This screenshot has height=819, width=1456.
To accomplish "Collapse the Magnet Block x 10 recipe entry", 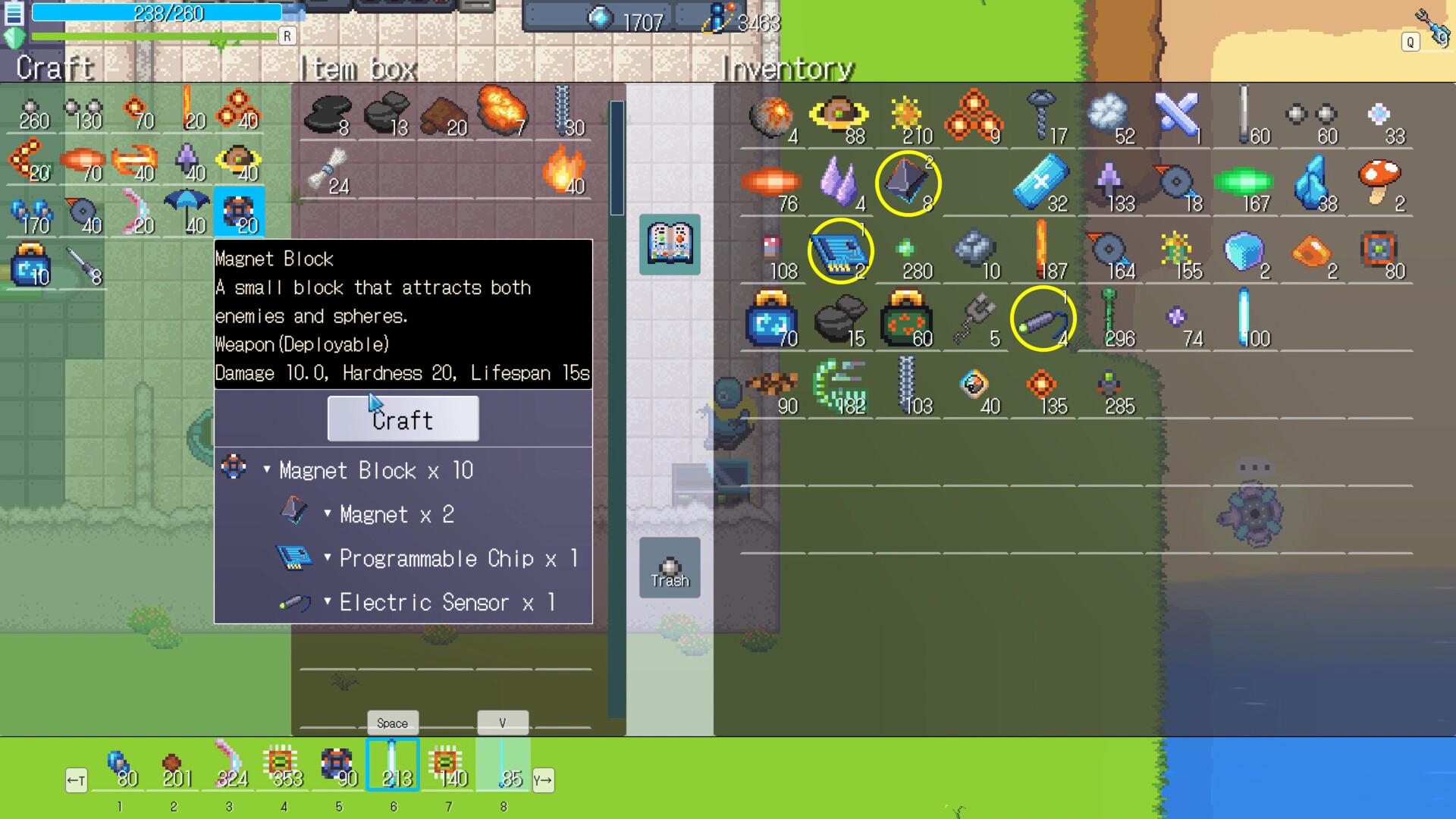I will tap(265, 470).
